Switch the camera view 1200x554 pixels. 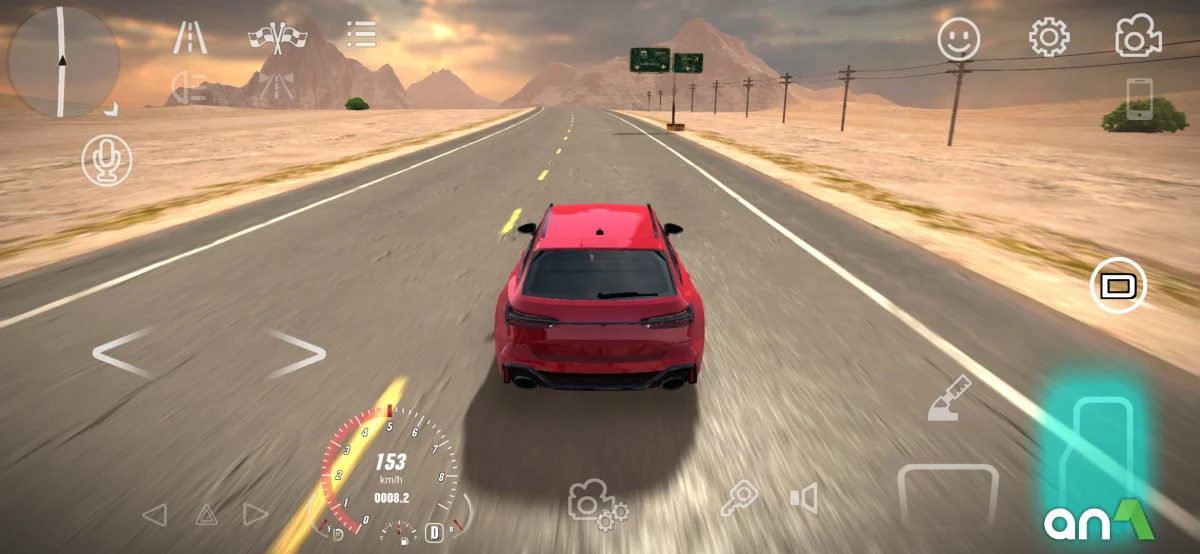point(1138,38)
